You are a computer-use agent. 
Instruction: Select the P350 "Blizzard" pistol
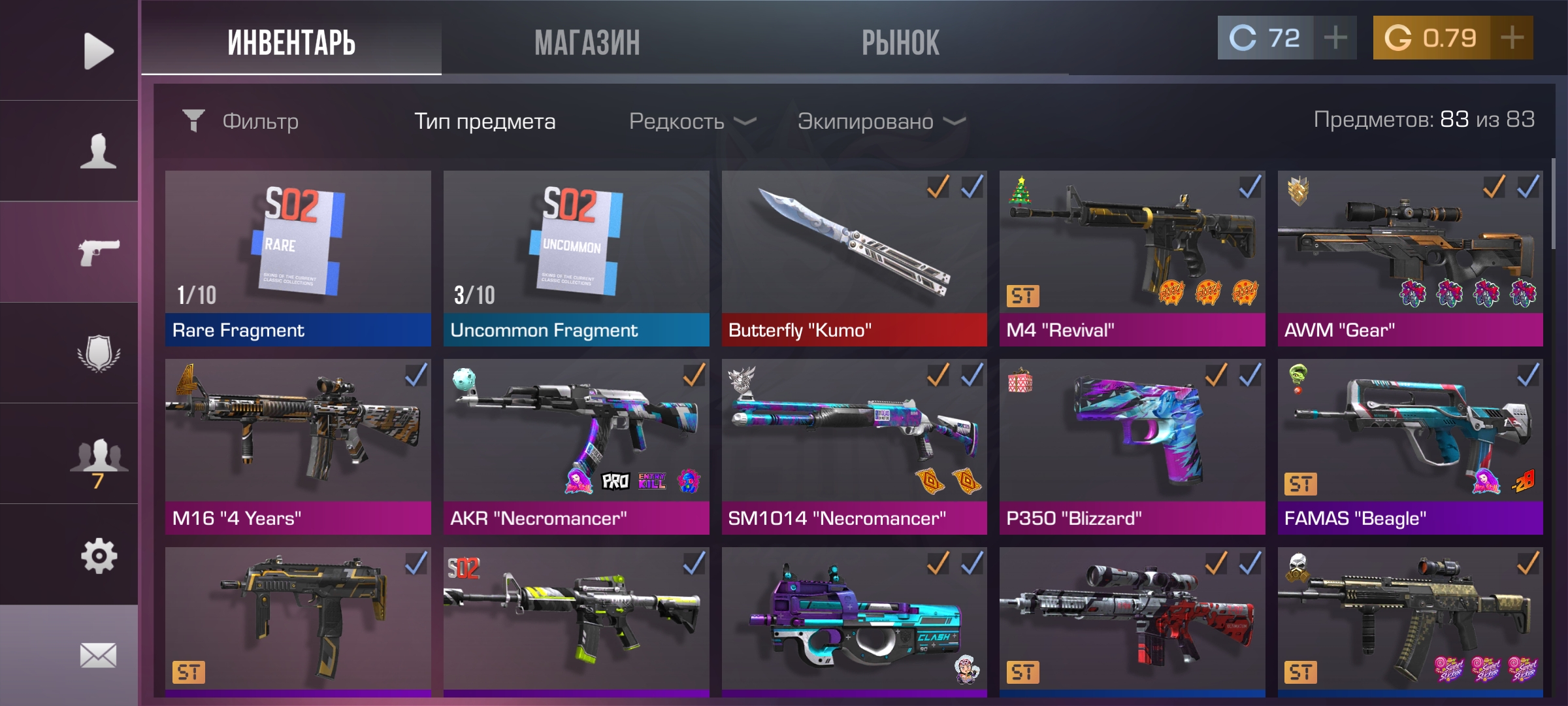(1132, 446)
